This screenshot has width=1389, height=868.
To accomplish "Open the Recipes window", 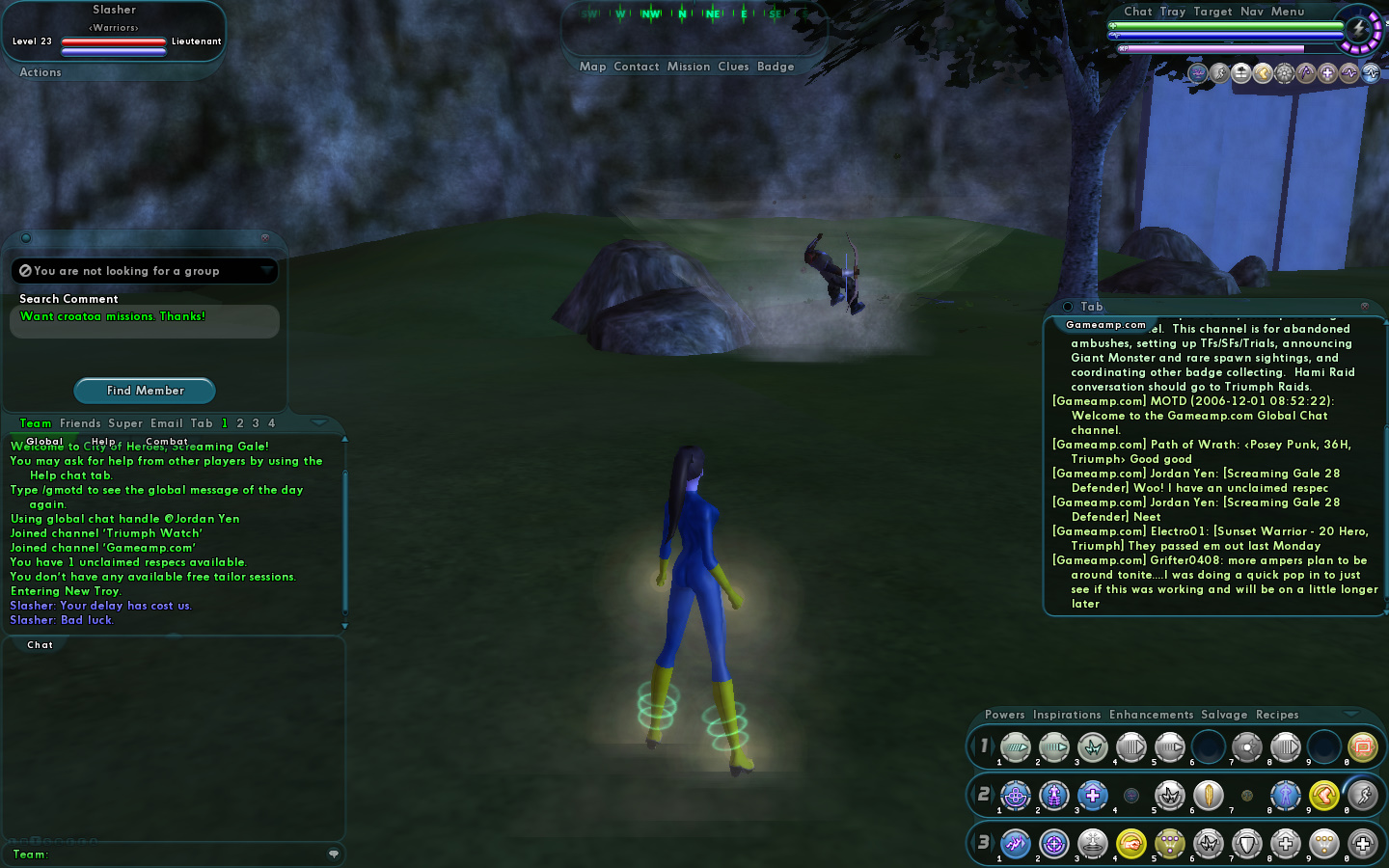I will point(1277,715).
